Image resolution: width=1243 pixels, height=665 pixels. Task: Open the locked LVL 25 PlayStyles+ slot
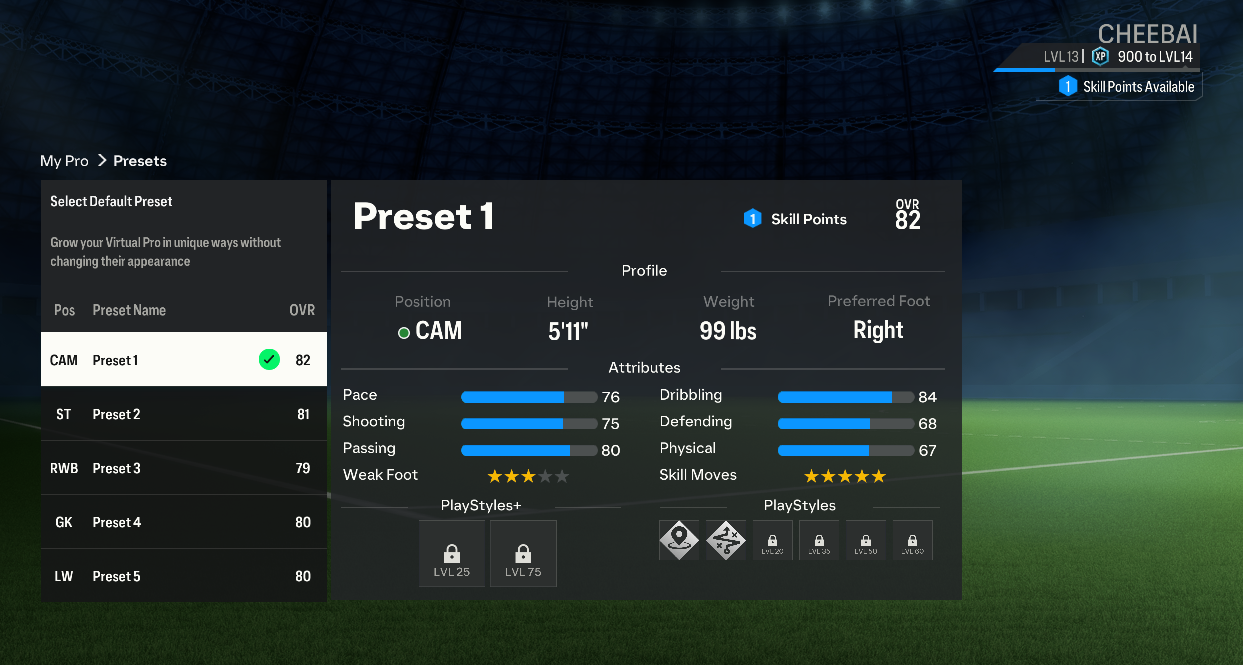(x=452, y=553)
